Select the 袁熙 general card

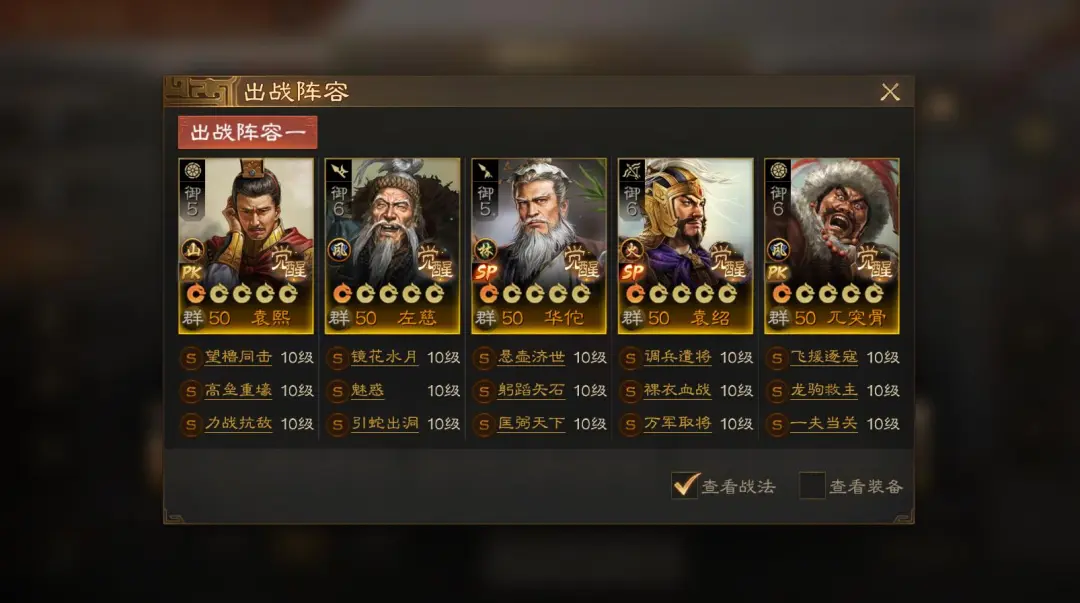[246, 245]
